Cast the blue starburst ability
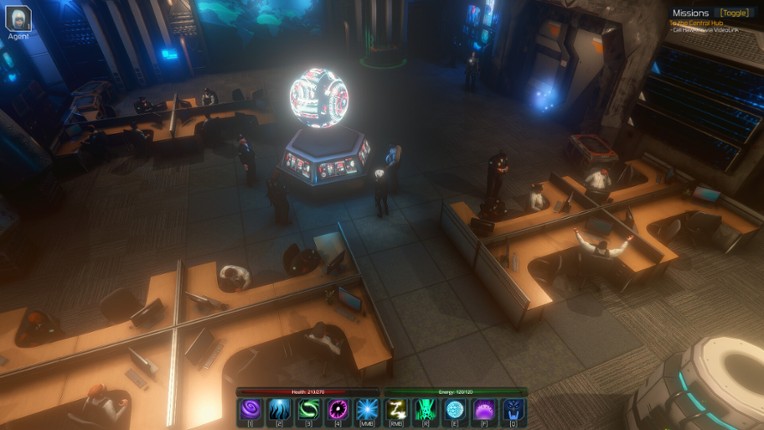This screenshot has height=430, width=764. 366,409
